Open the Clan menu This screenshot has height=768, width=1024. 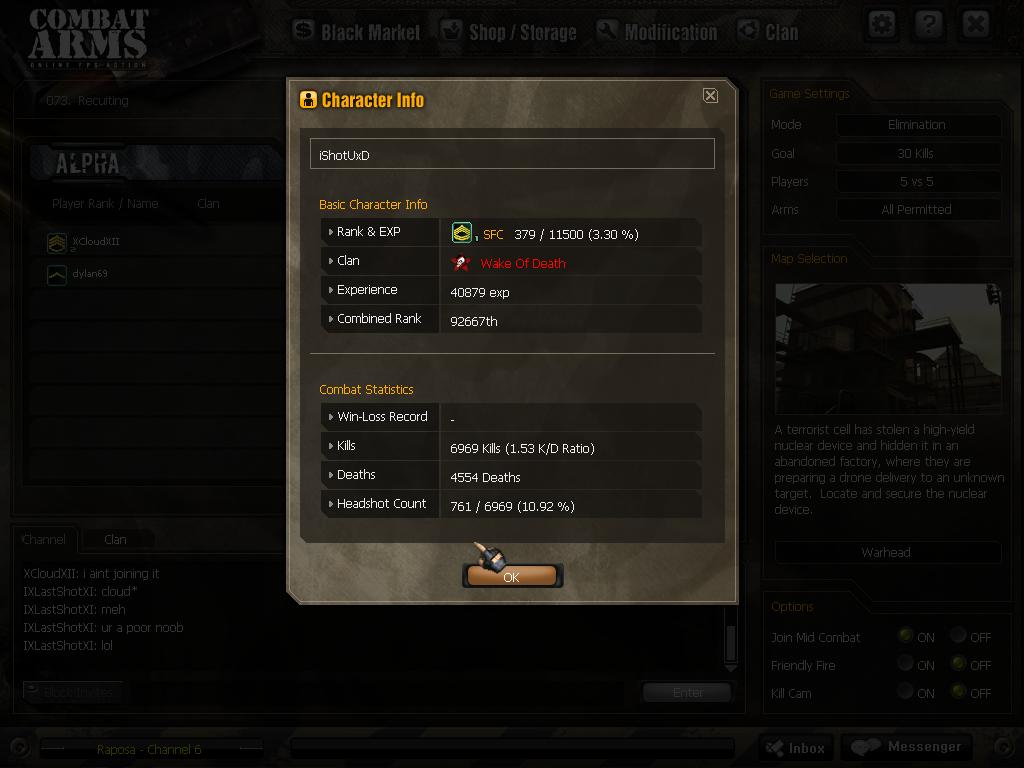(x=768, y=31)
